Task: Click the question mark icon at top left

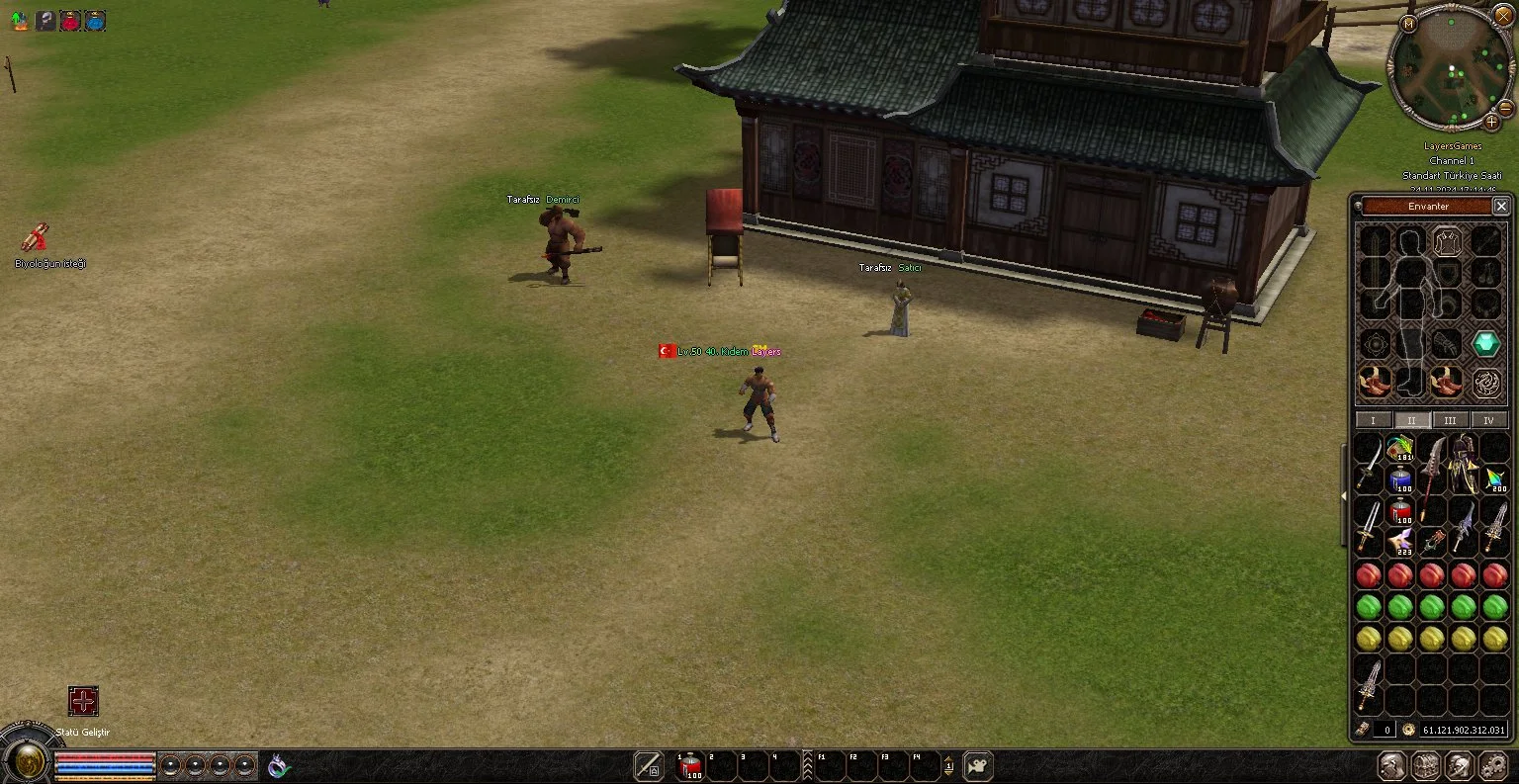Action: coord(45,21)
